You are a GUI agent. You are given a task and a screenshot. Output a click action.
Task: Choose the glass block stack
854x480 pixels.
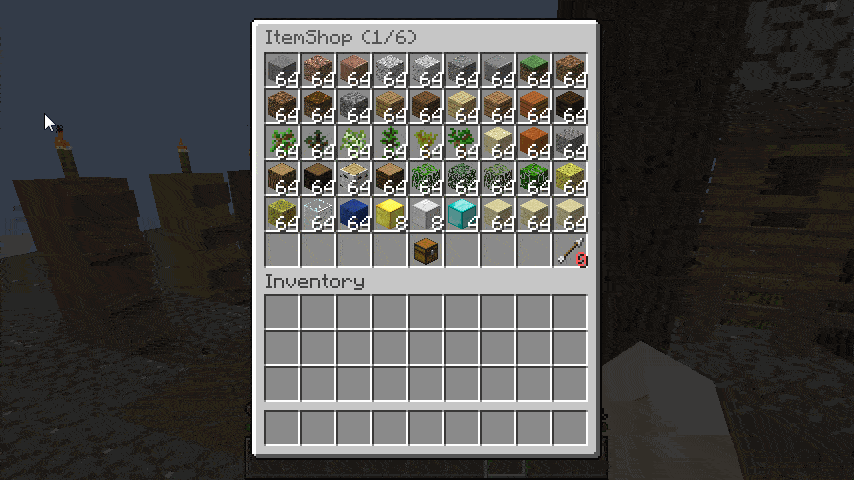318,214
